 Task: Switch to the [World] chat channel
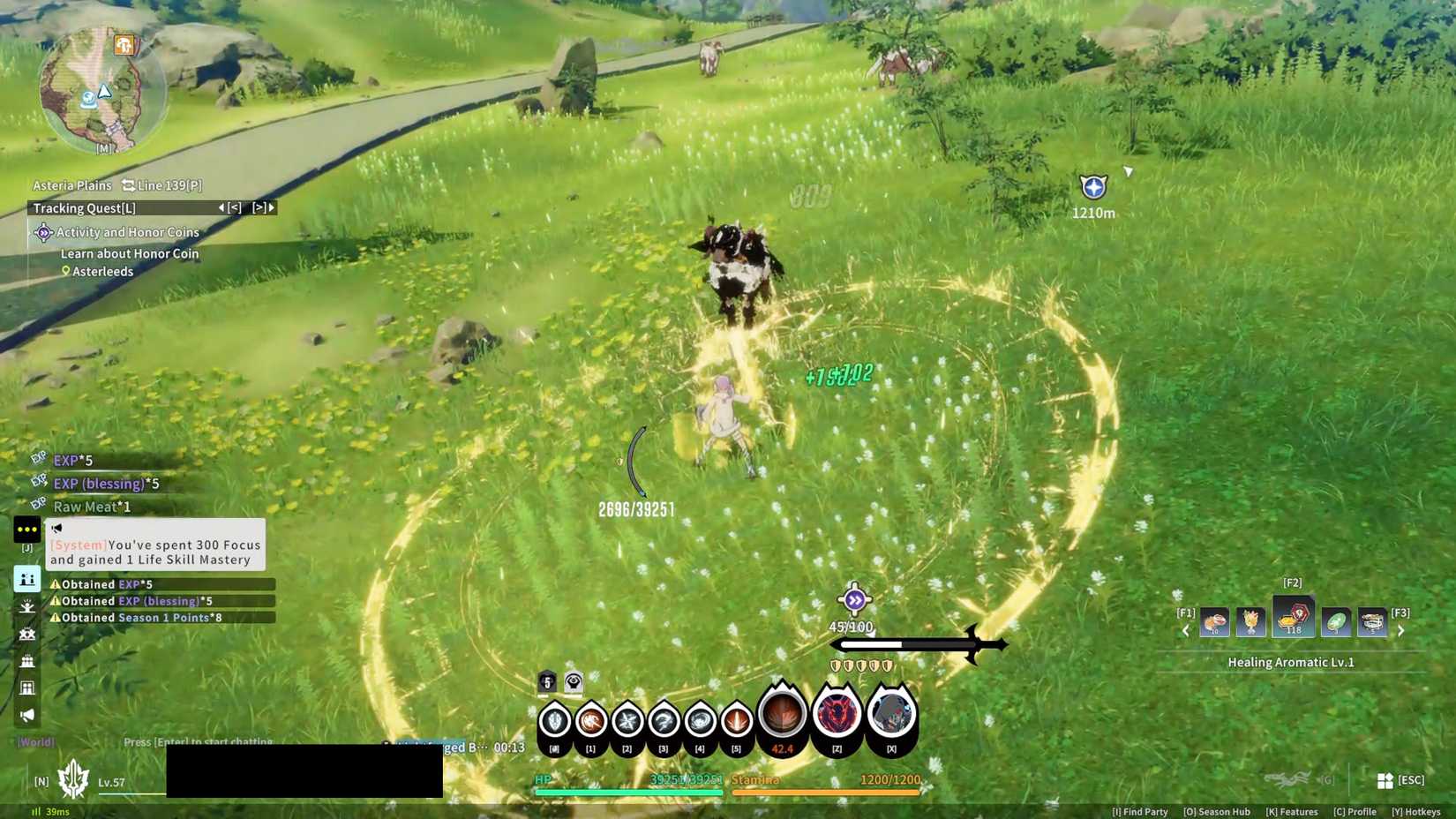35,742
